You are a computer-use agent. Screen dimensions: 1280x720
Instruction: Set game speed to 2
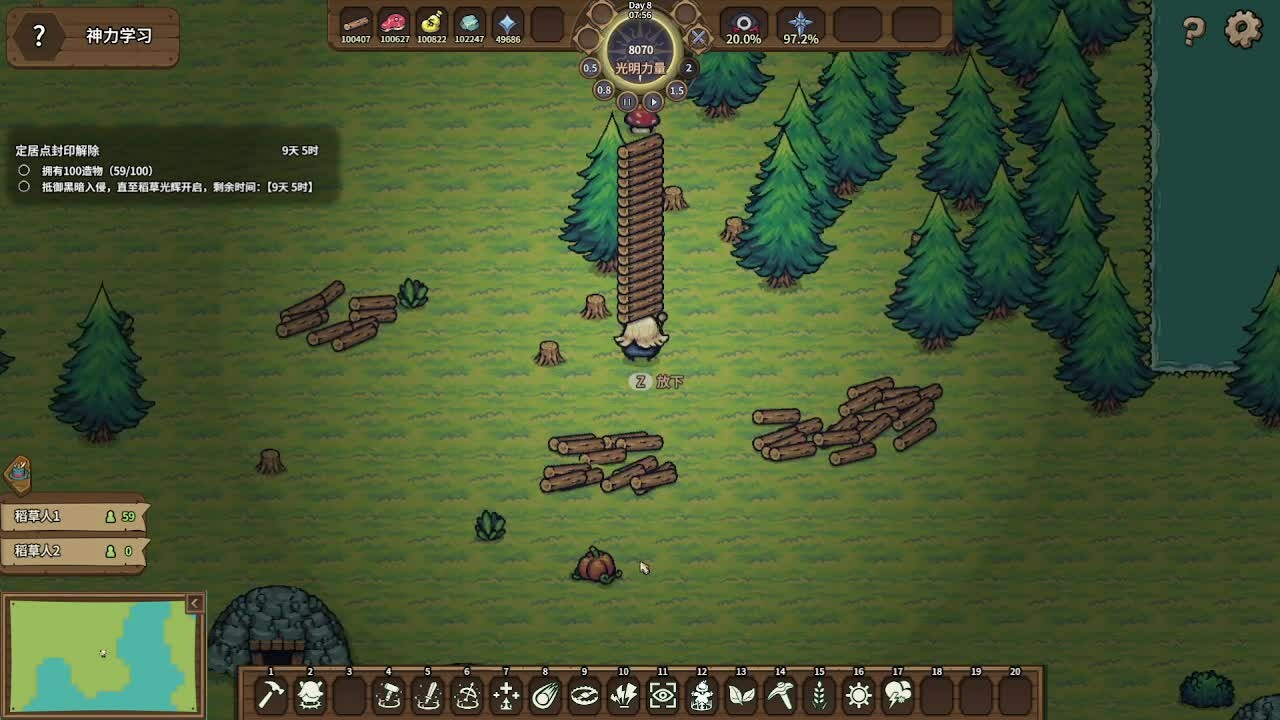click(688, 68)
